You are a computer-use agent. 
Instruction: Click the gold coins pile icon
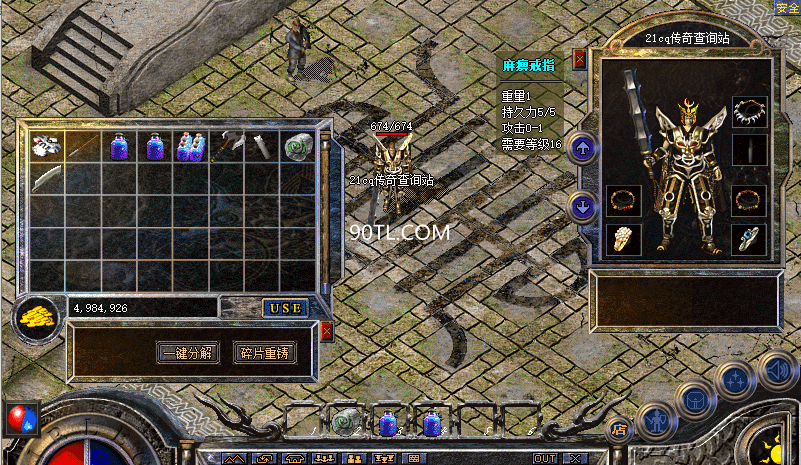(x=37, y=319)
